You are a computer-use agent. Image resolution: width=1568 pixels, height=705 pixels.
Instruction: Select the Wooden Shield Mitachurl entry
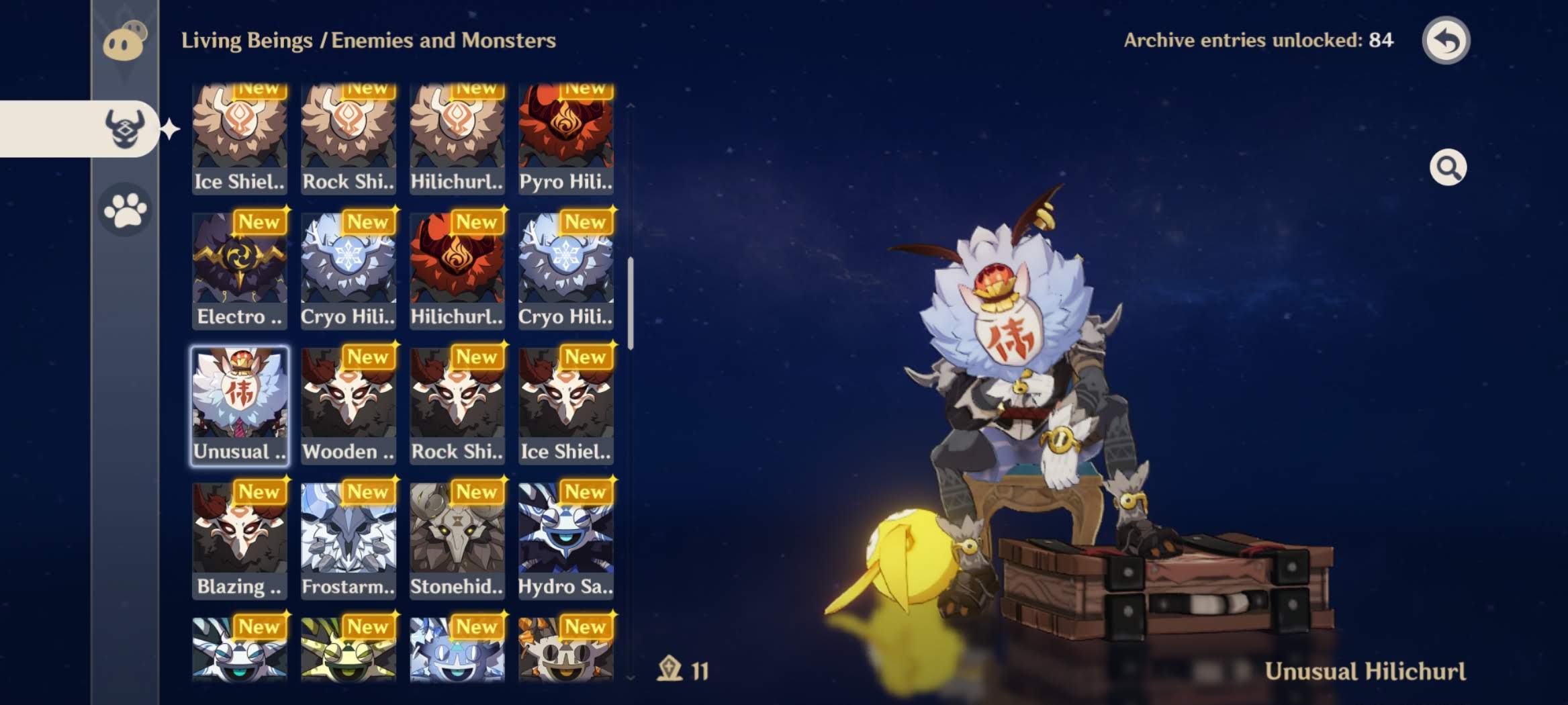pos(349,406)
